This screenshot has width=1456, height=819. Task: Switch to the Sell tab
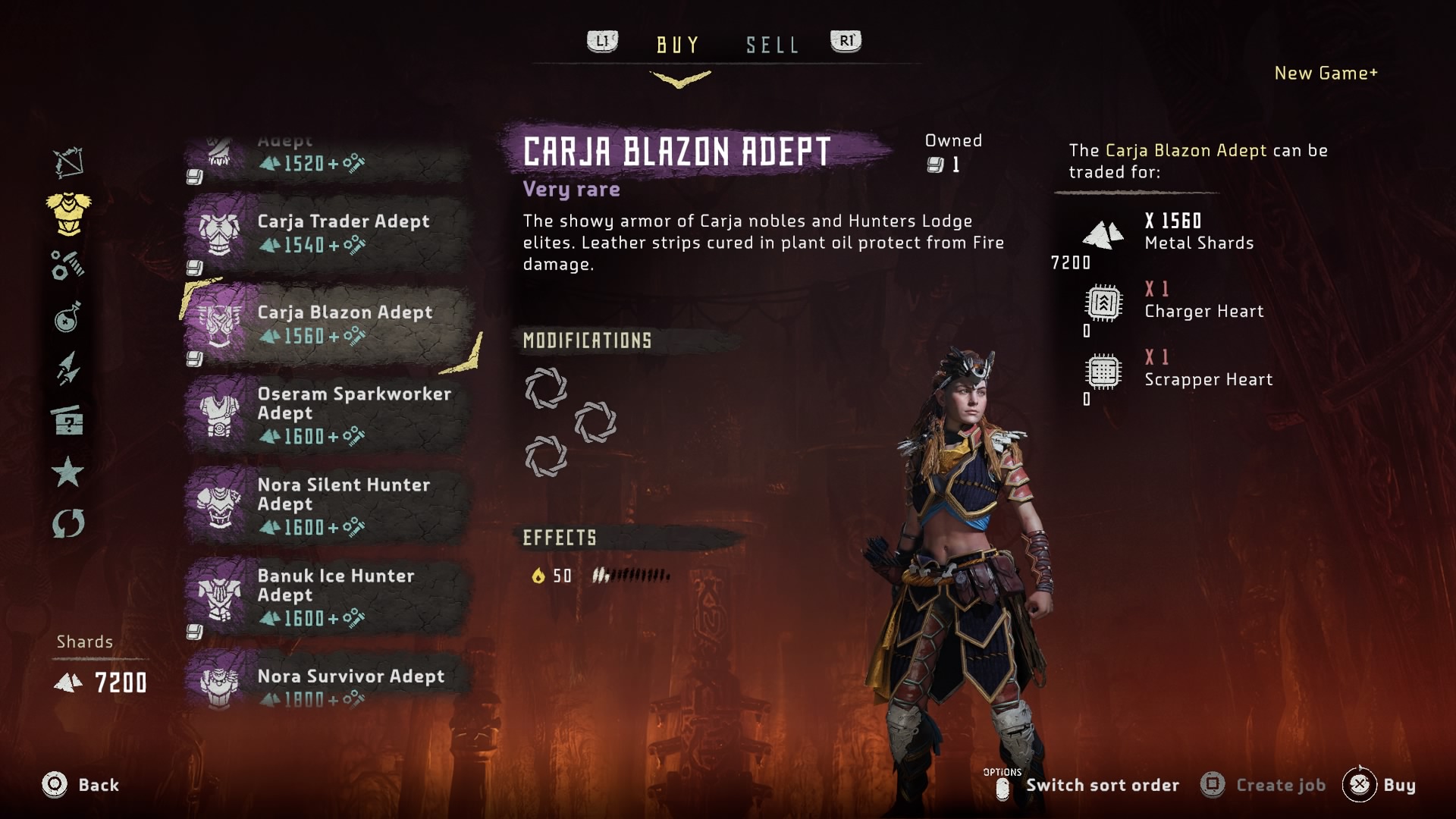(x=772, y=45)
